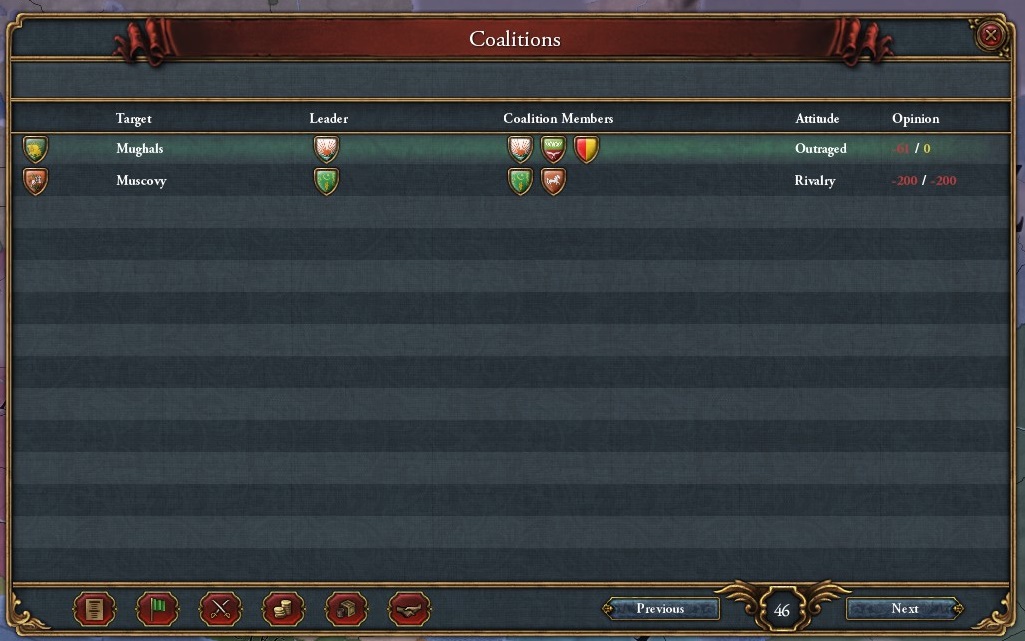Open the gold coins economy ledger
Screen dimensions: 1025x641
tap(283, 608)
